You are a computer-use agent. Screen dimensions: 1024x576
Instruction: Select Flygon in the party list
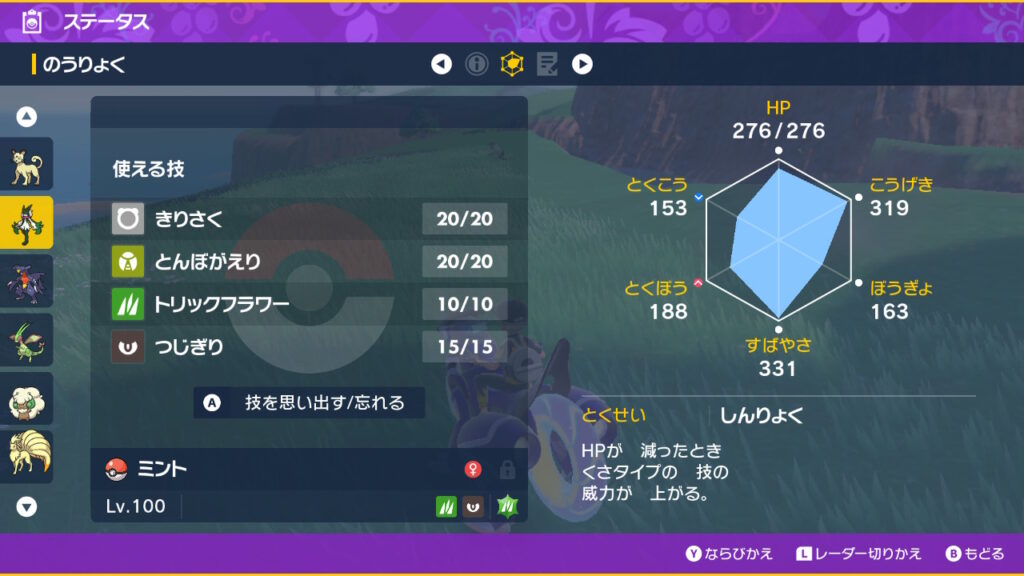[26, 340]
